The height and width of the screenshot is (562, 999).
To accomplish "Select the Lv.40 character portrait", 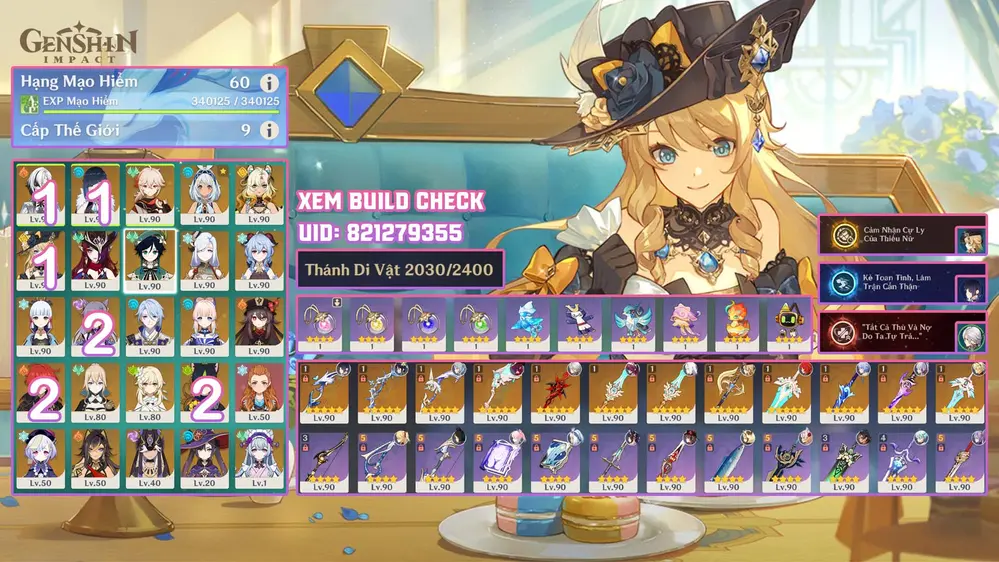I will (149, 458).
